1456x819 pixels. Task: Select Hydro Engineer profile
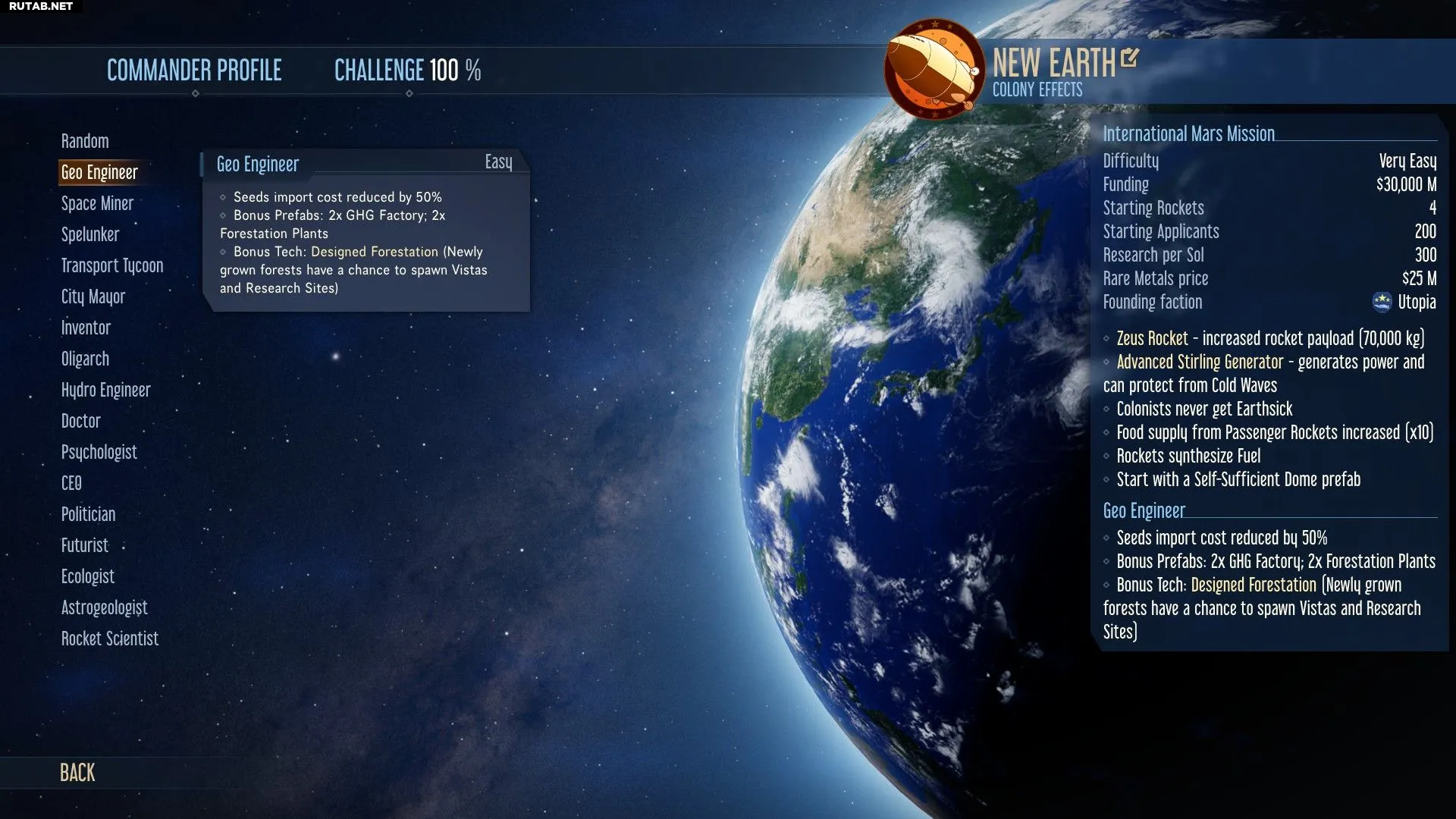click(106, 391)
